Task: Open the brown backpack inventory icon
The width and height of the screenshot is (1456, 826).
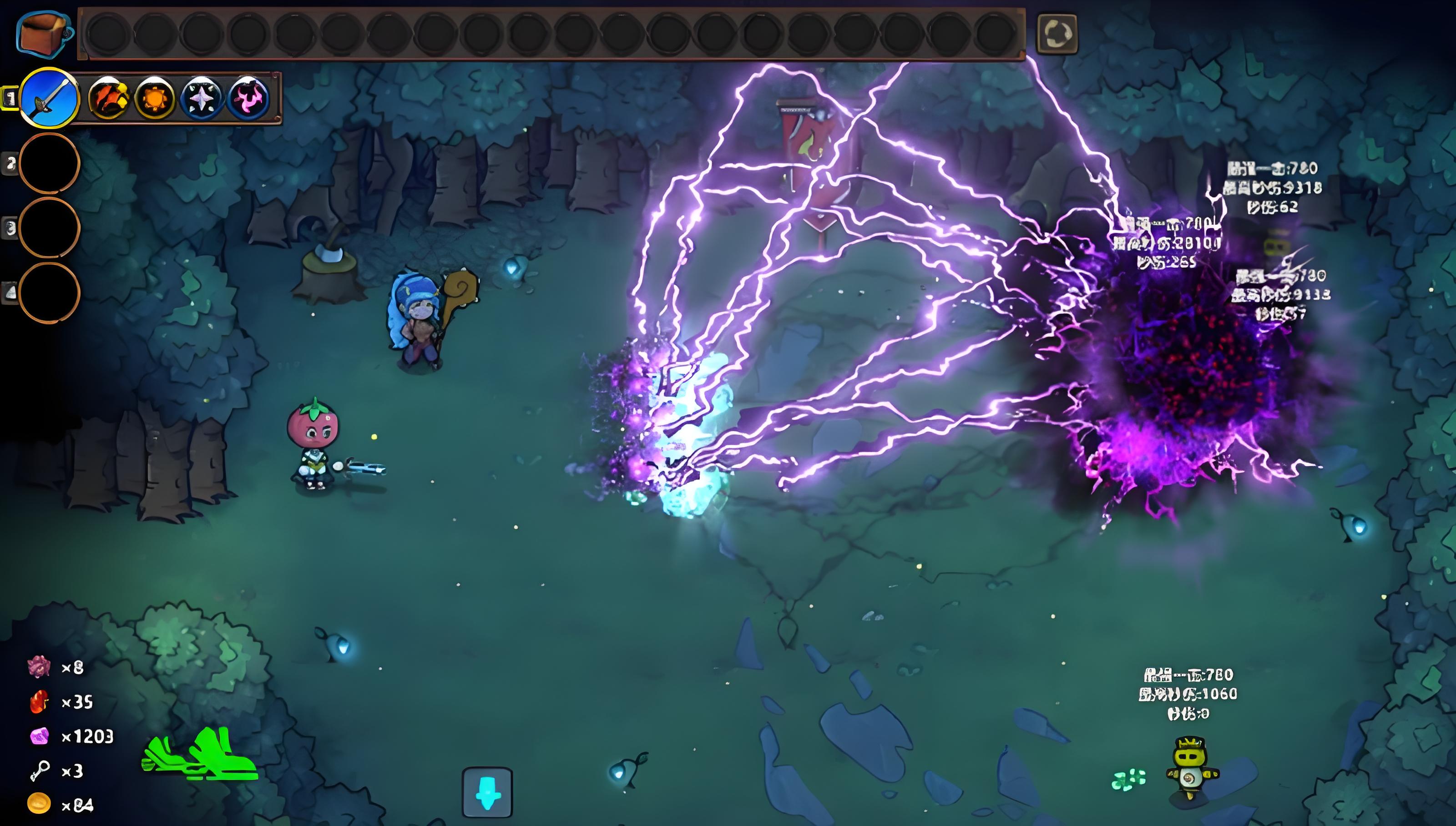Action: coord(43,34)
